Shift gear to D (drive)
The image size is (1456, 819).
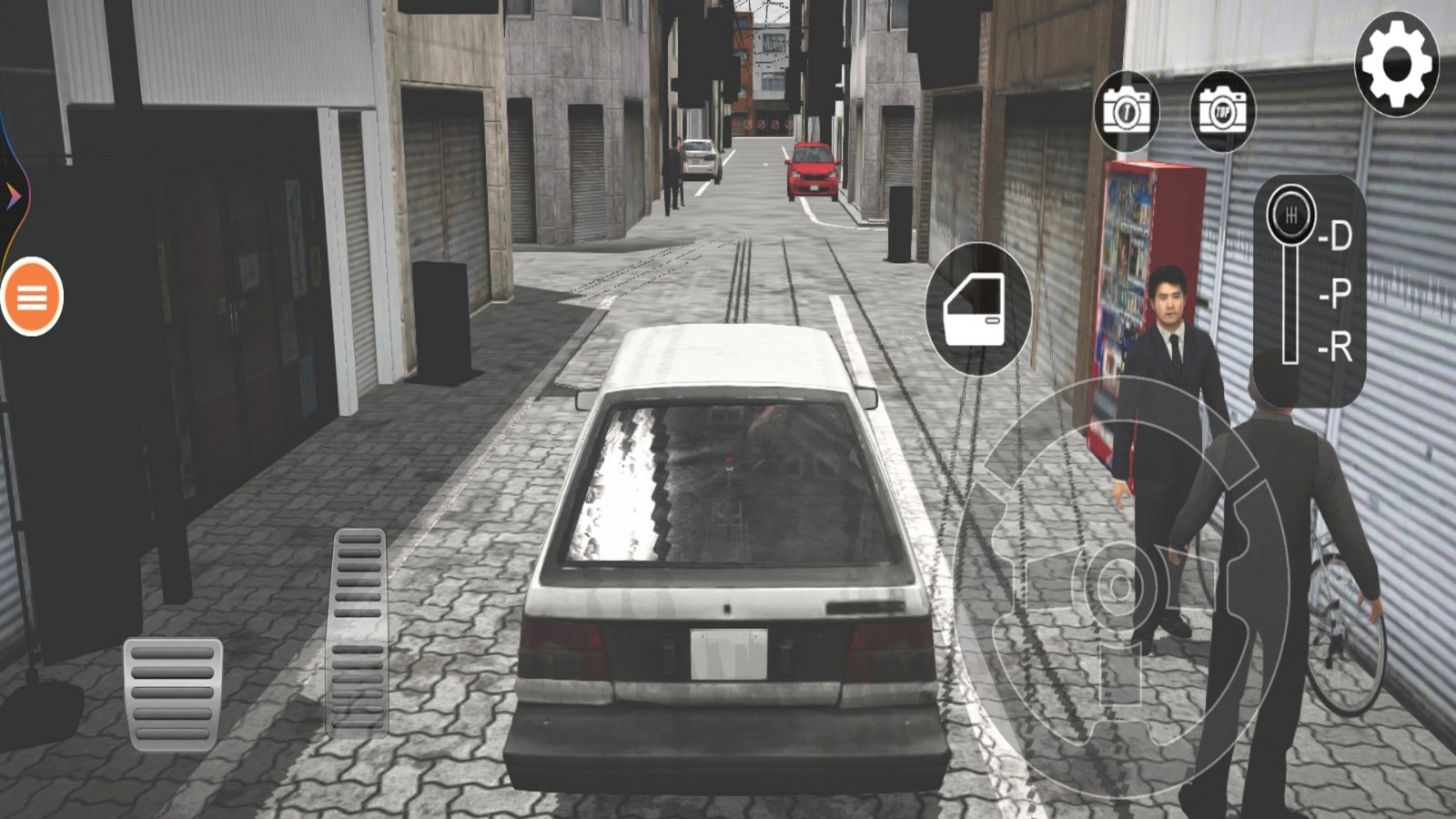[1336, 237]
